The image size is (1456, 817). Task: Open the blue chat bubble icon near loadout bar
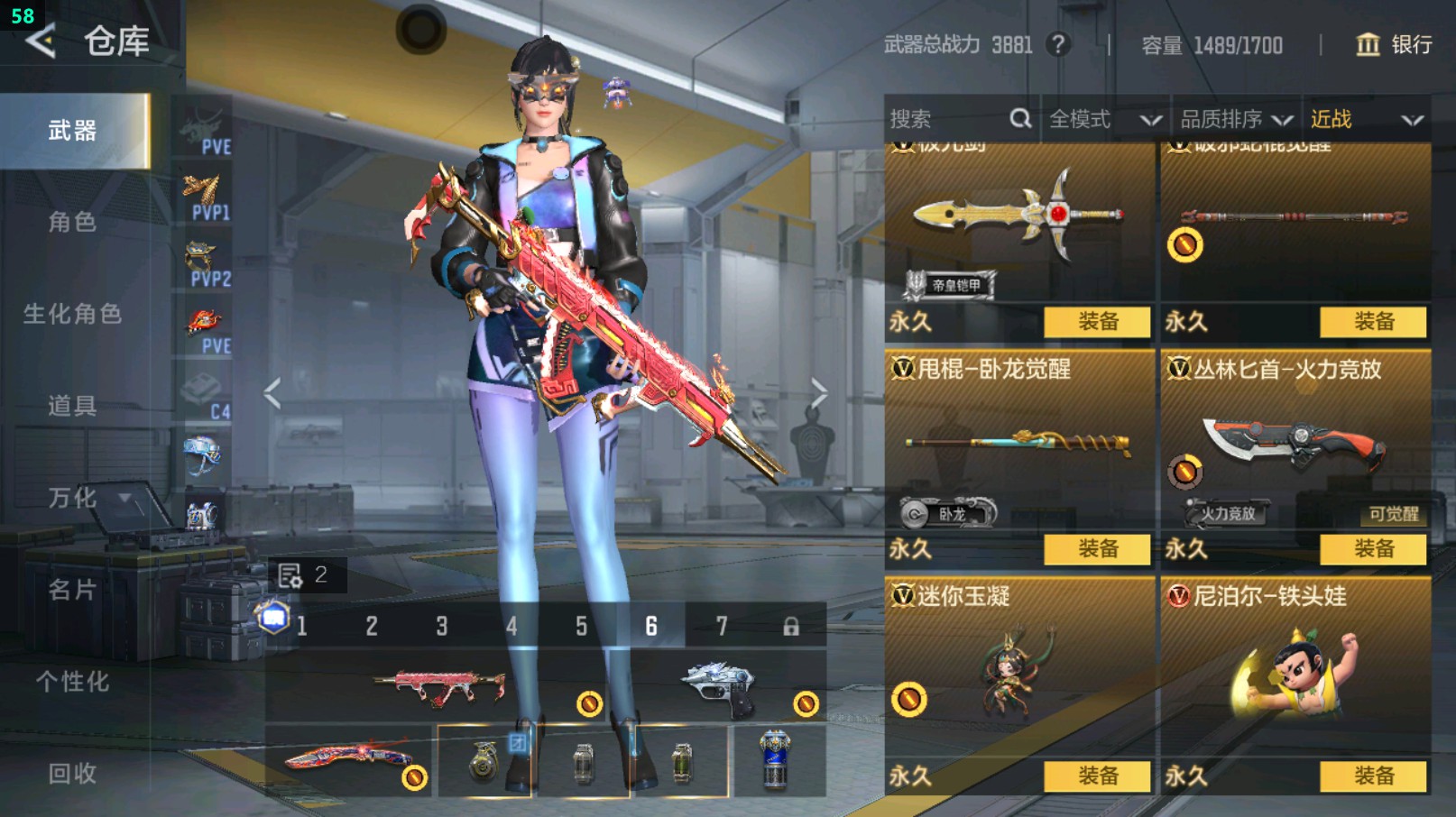[273, 619]
